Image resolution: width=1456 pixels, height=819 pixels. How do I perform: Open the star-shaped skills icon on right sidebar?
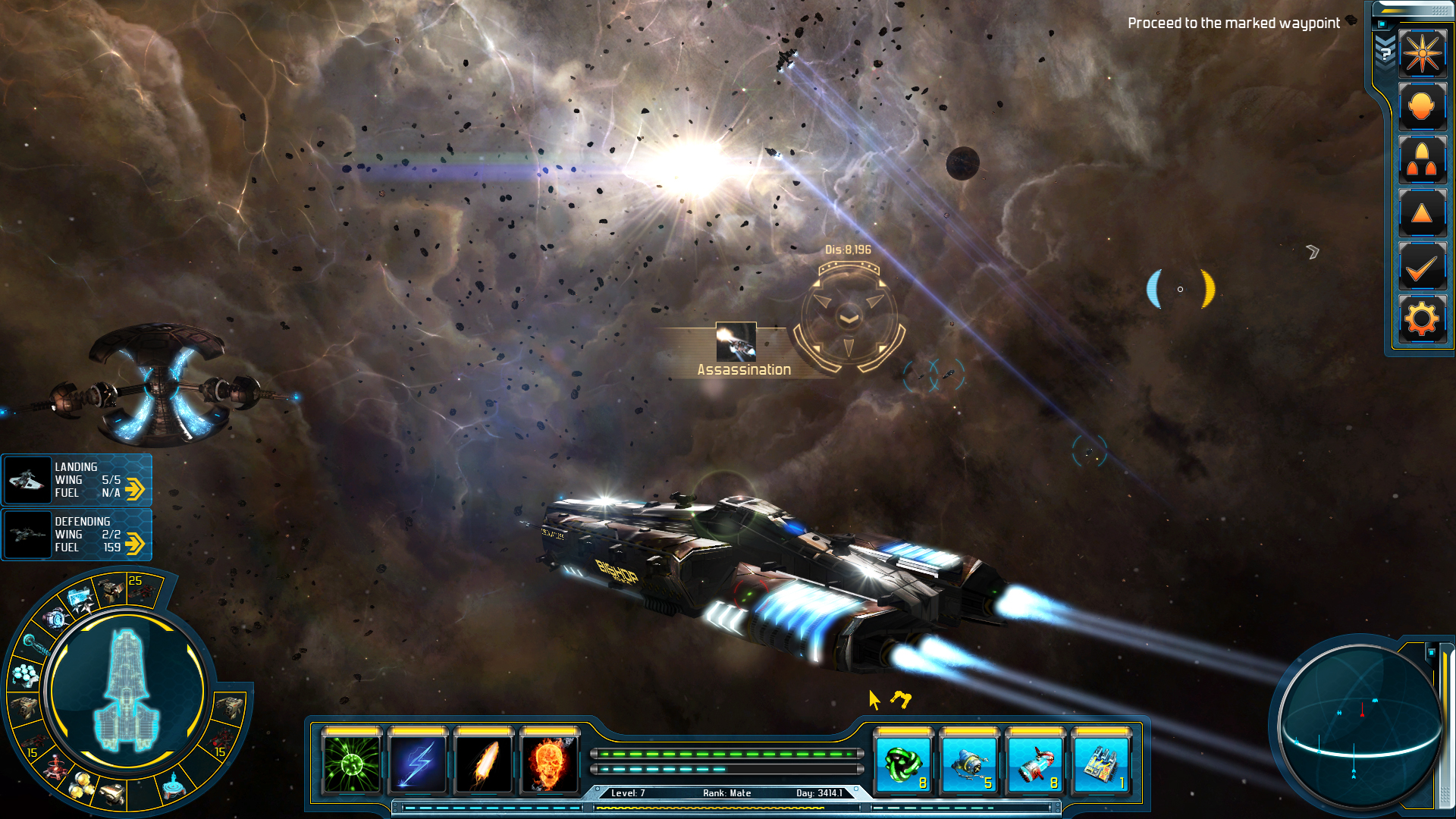1423,53
